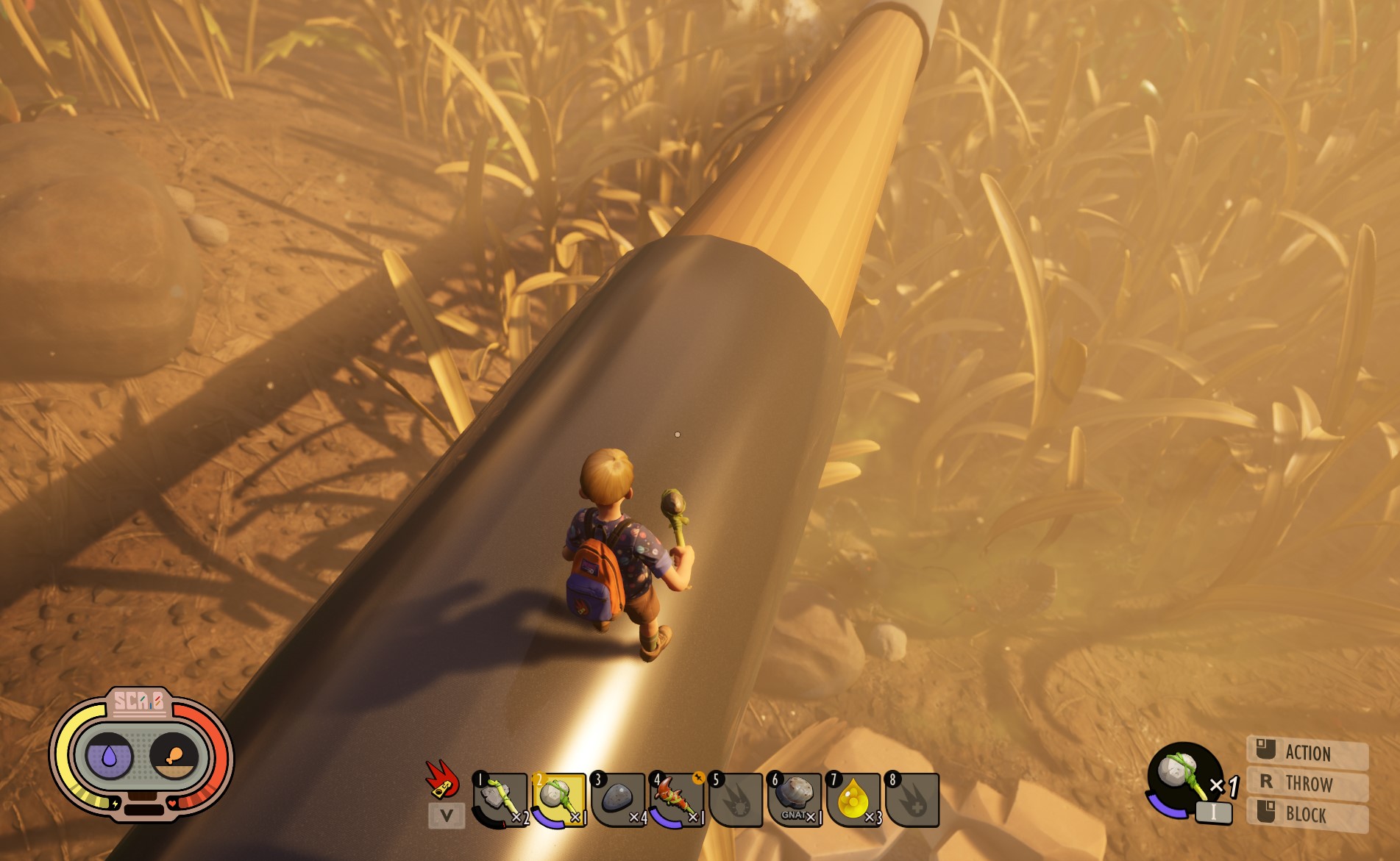Screen dimensions: 1400x861
Task: Click the heart icon on the health arc
Action: [172, 803]
